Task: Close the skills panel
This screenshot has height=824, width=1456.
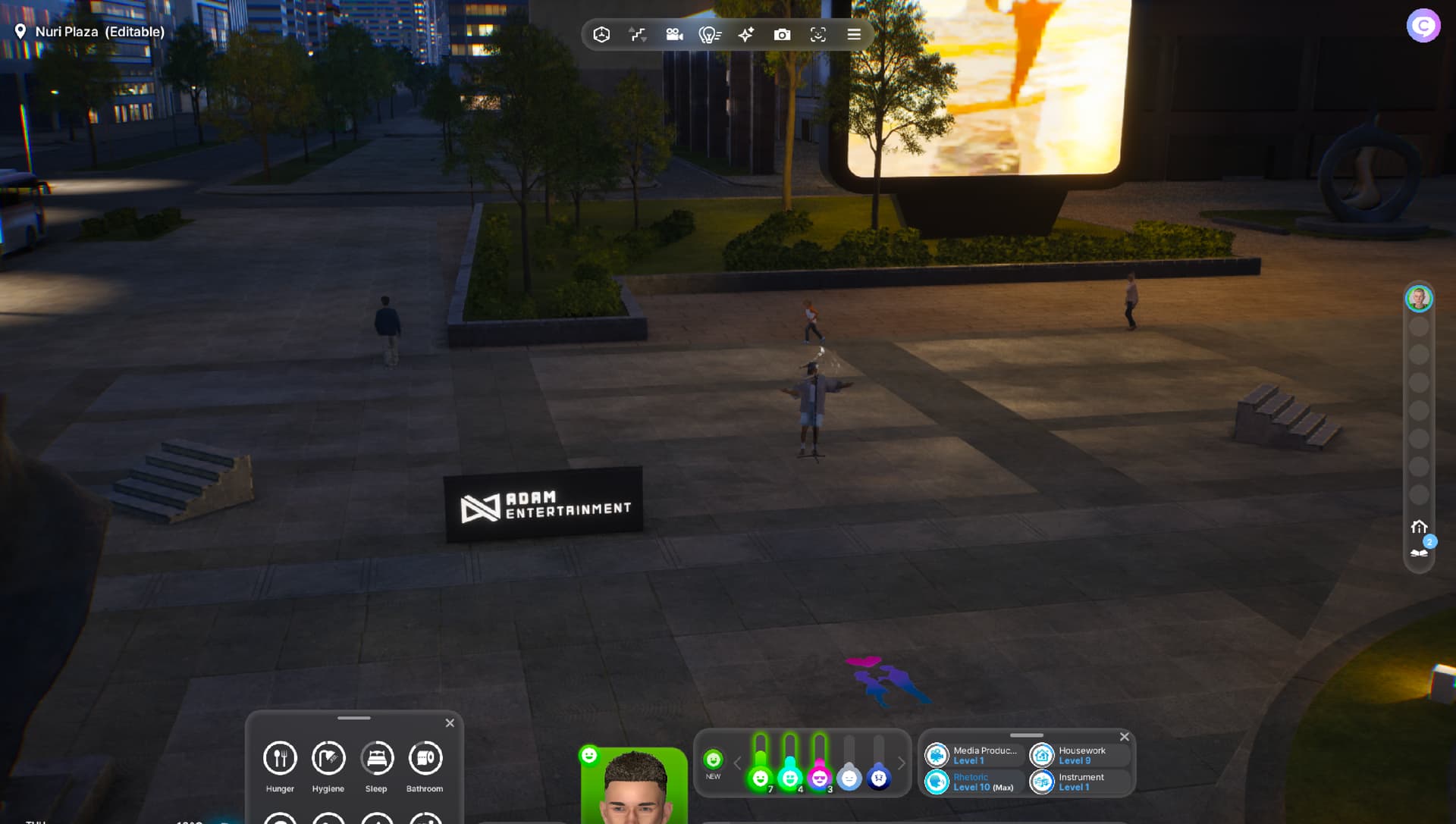Action: click(x=1125, y=737)
